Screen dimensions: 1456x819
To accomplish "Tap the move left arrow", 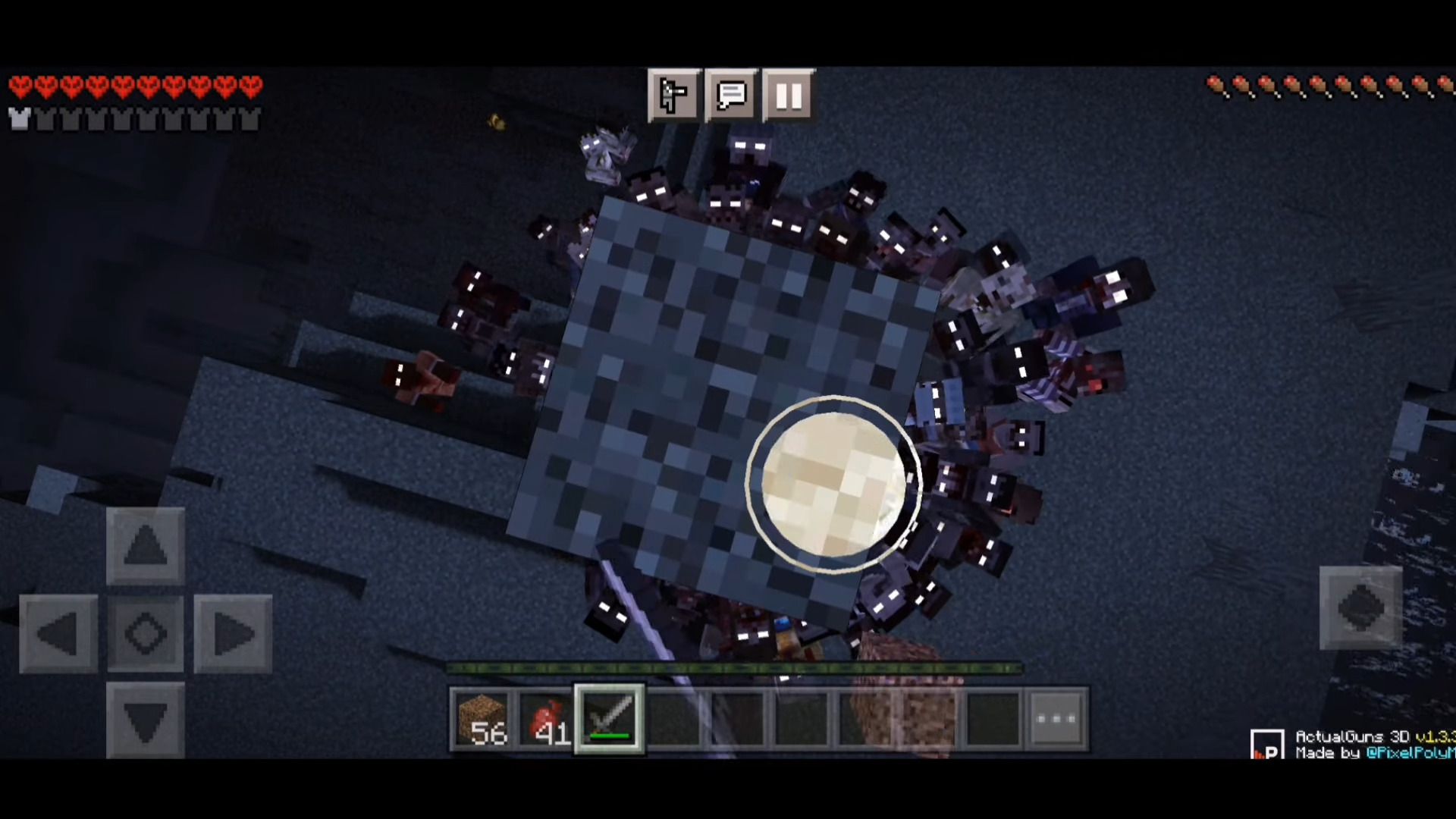I will pyautogui.click(x=58, y=633).
